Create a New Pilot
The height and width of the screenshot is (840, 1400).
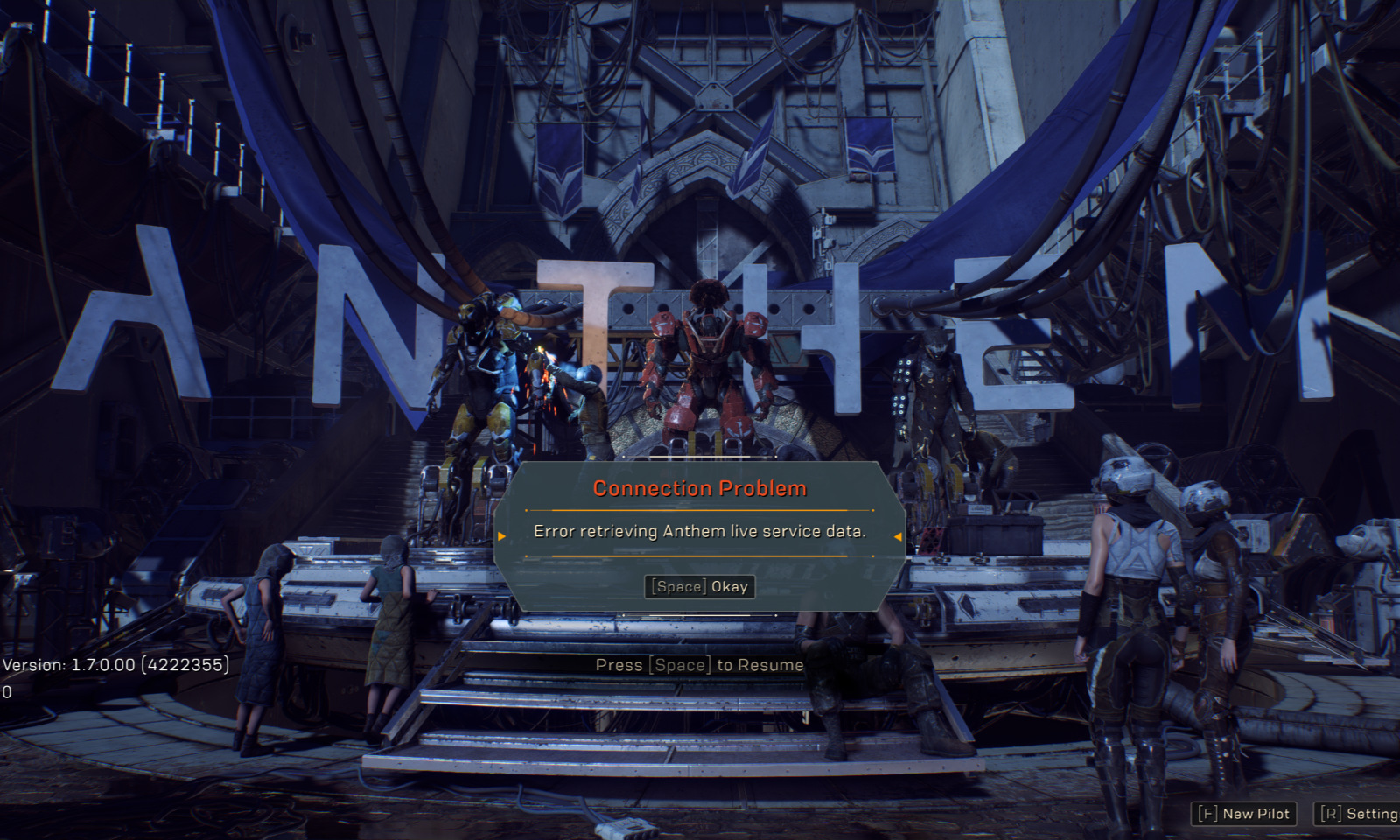tap(1243, 814)
